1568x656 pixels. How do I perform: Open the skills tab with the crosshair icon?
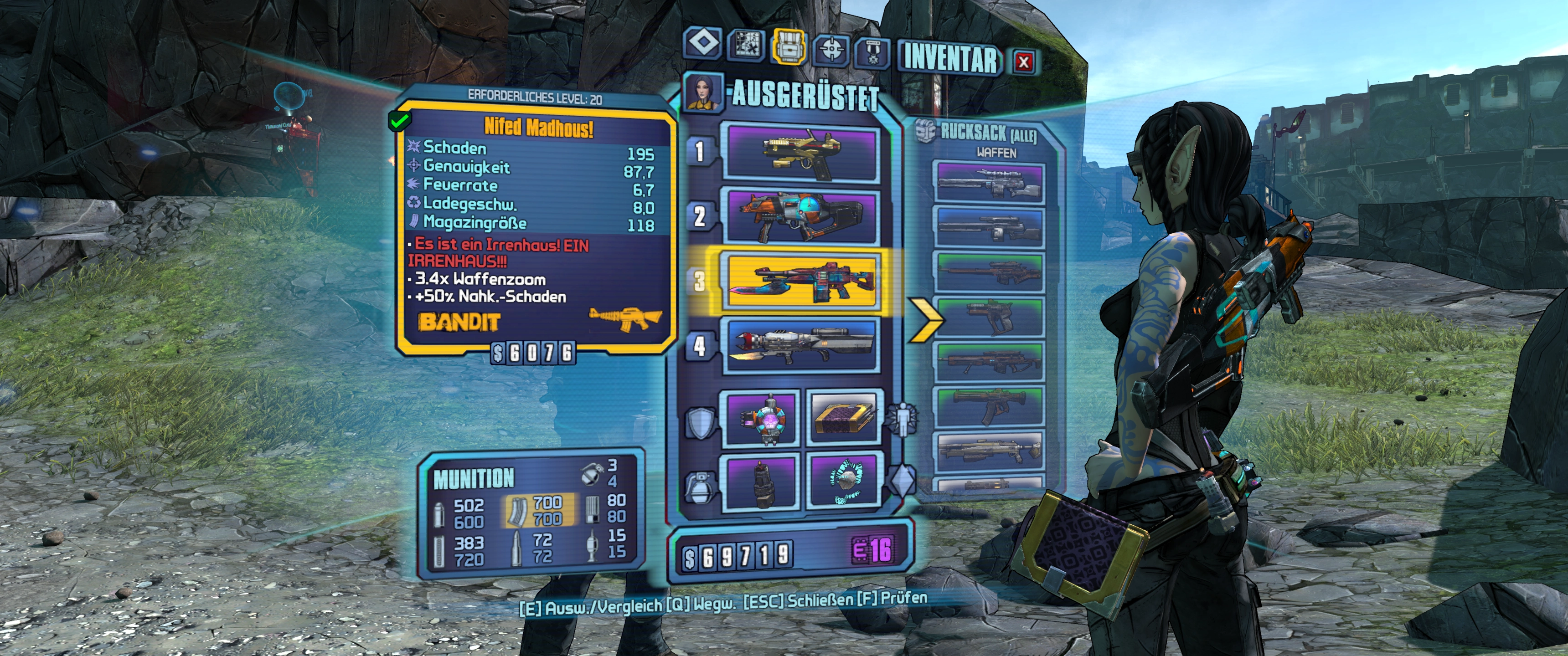click(x=831, y=48)
